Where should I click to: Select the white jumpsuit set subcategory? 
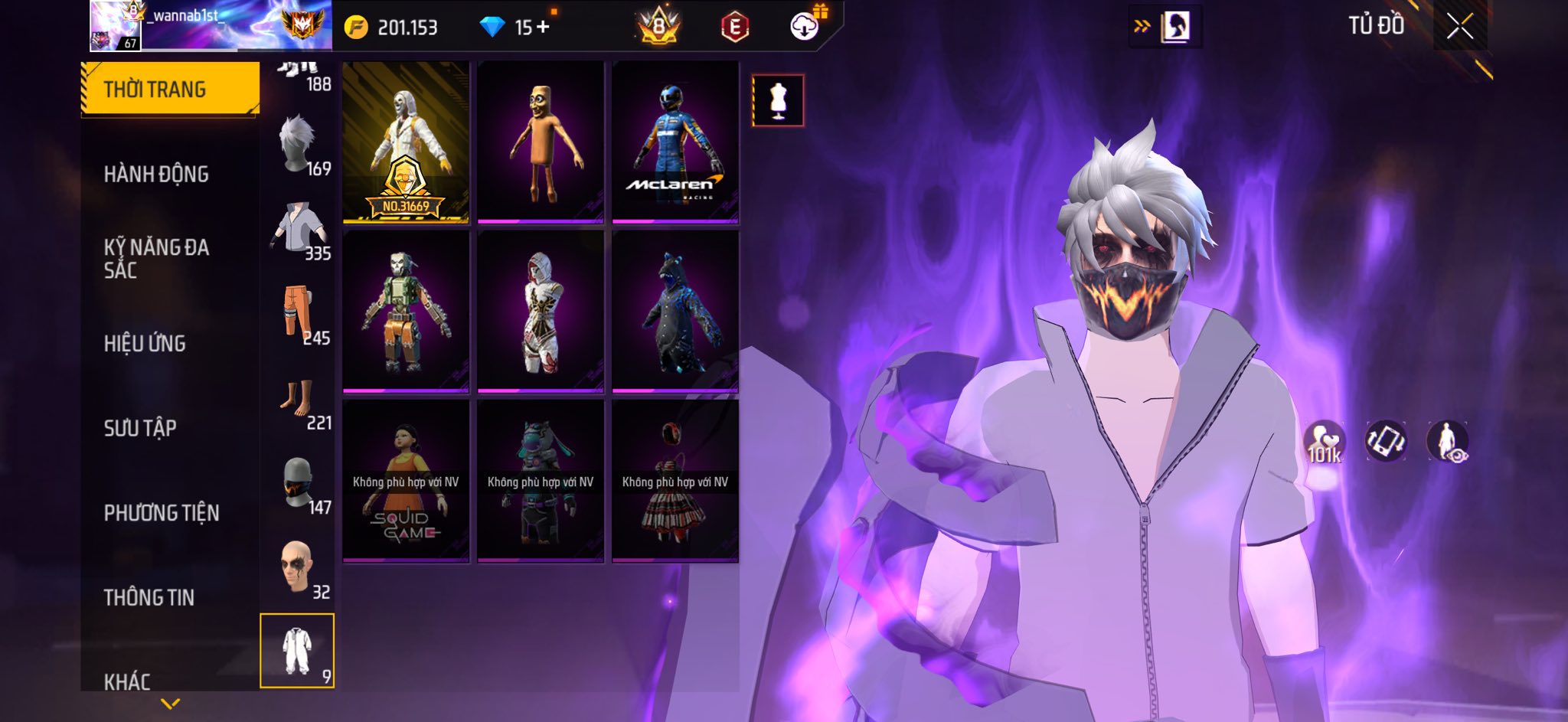(297, 650)
